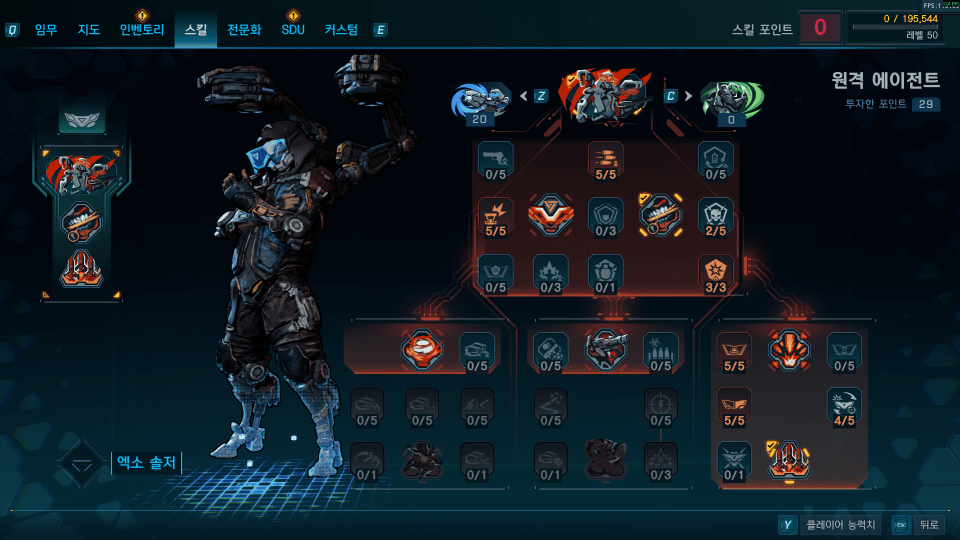Select the skill node showing 4/5
The width and height of the screenshot is (960, 540).
tap(844, 404)
